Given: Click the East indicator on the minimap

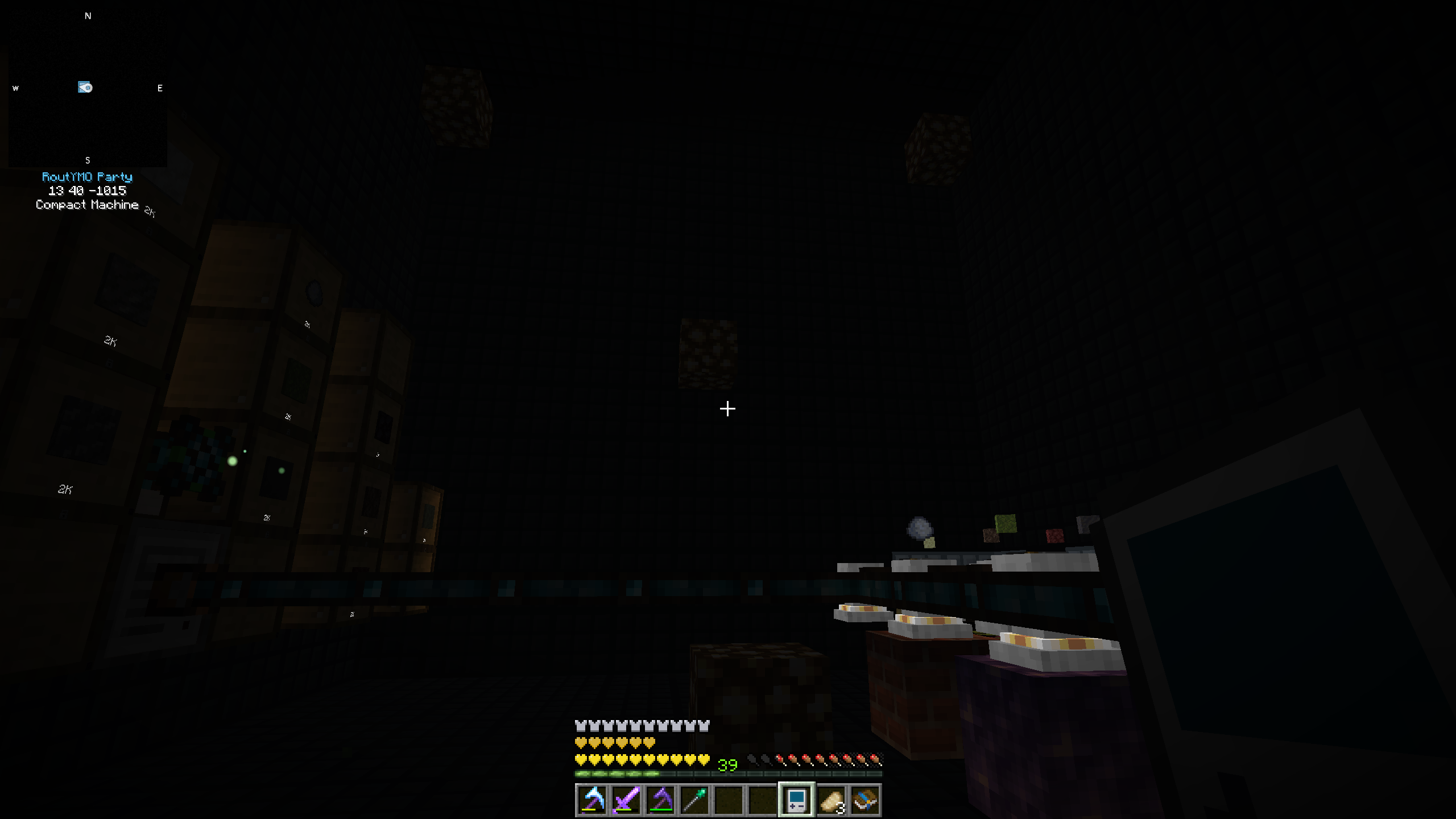Looking at the screenshot, I should 159,88.
